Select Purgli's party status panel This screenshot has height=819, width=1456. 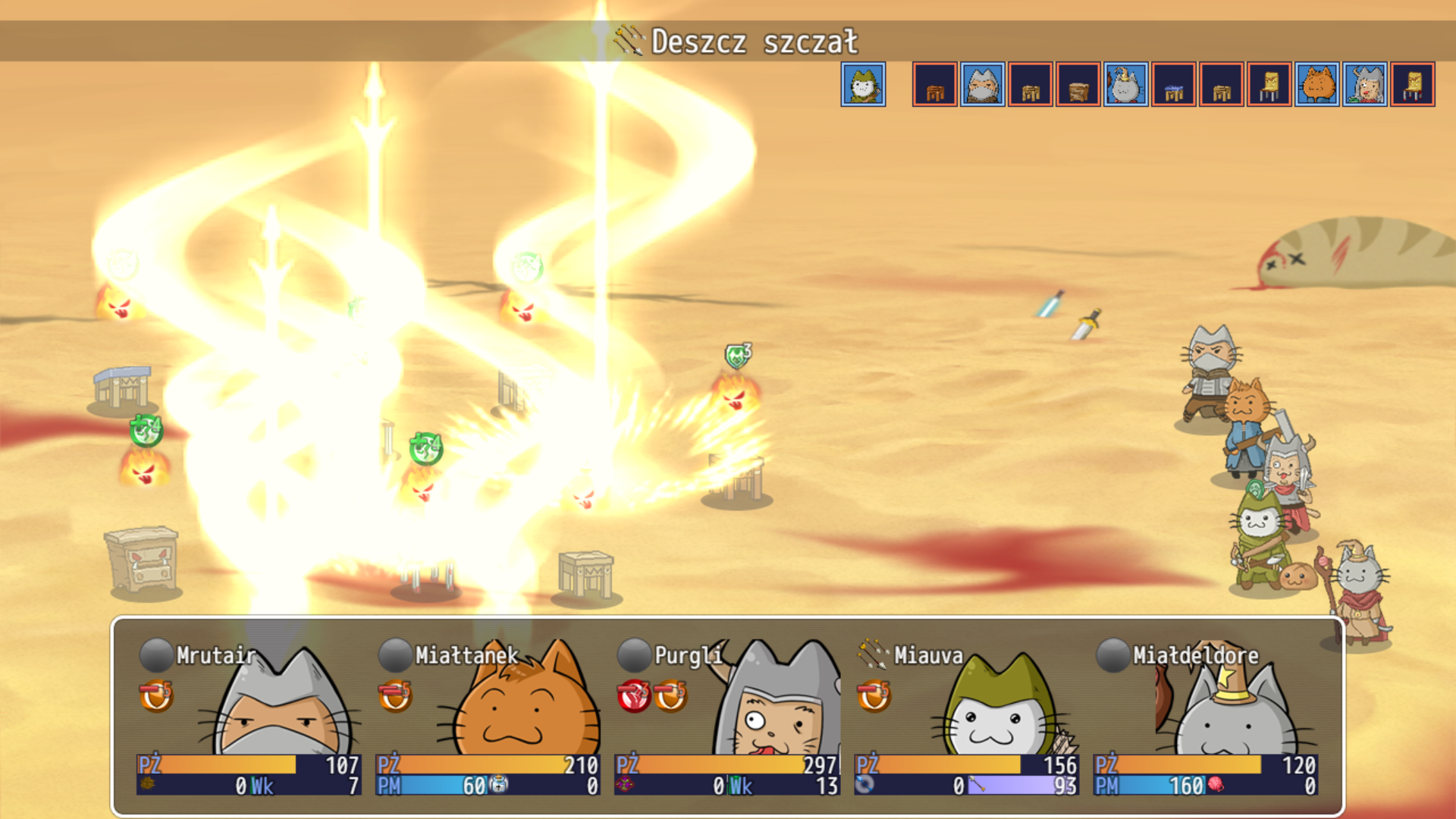[x=726, y=717]
